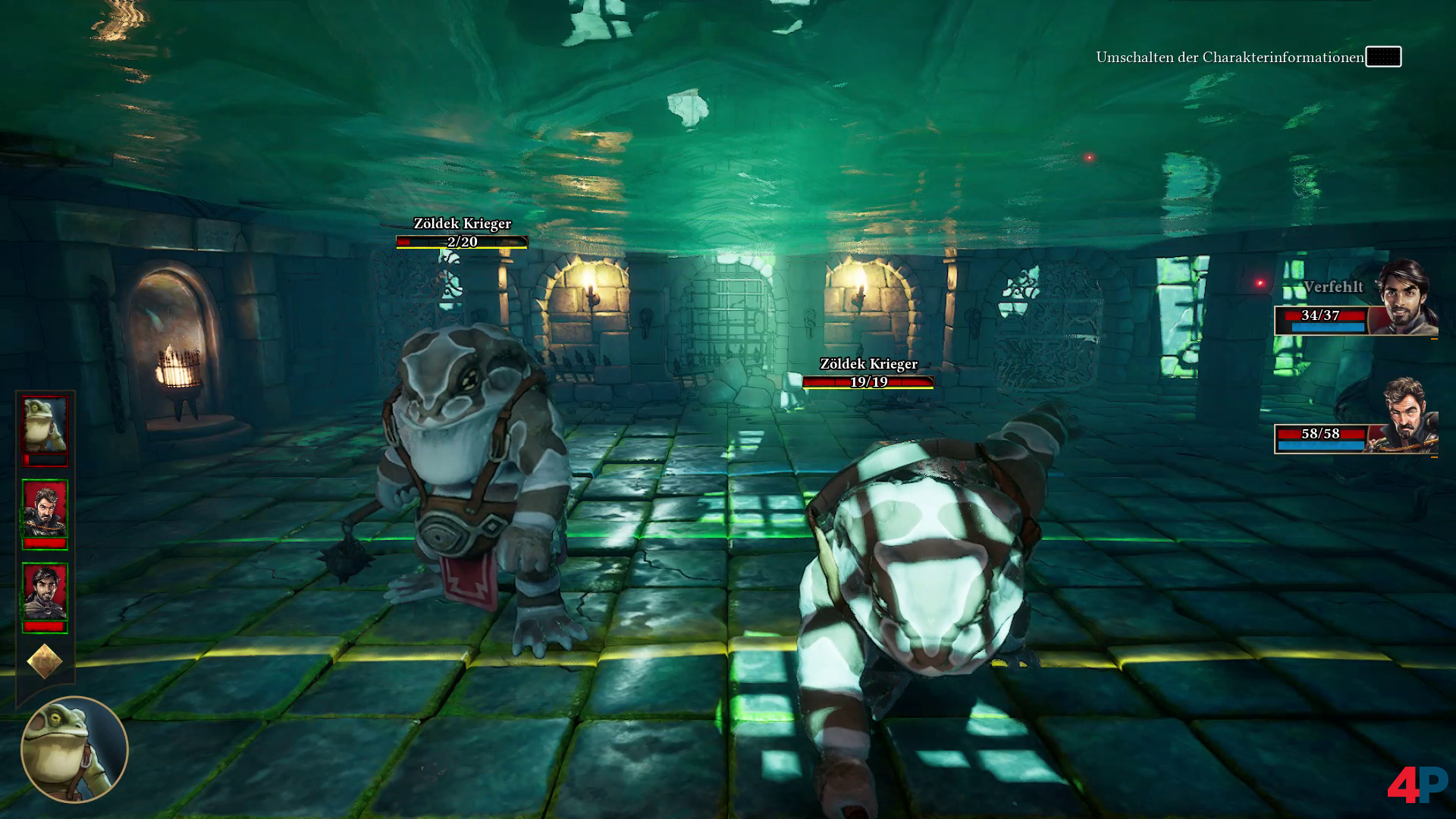Choose the party hero portrait with 34/37 health
Screen dimensions: 1456x819
[x=1404, y=297]
